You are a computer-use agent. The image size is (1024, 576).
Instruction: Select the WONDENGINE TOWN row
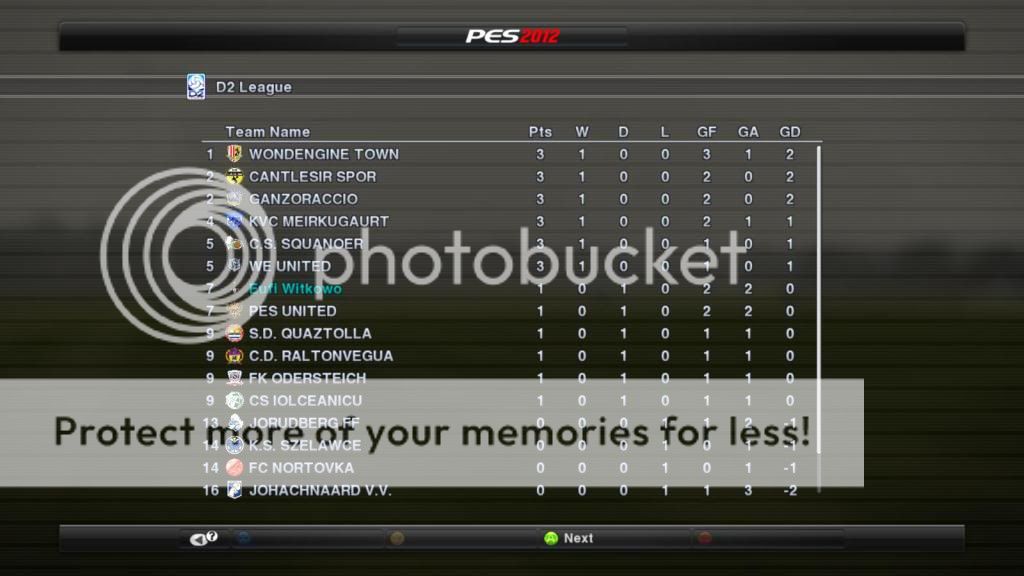pos(323,154)
